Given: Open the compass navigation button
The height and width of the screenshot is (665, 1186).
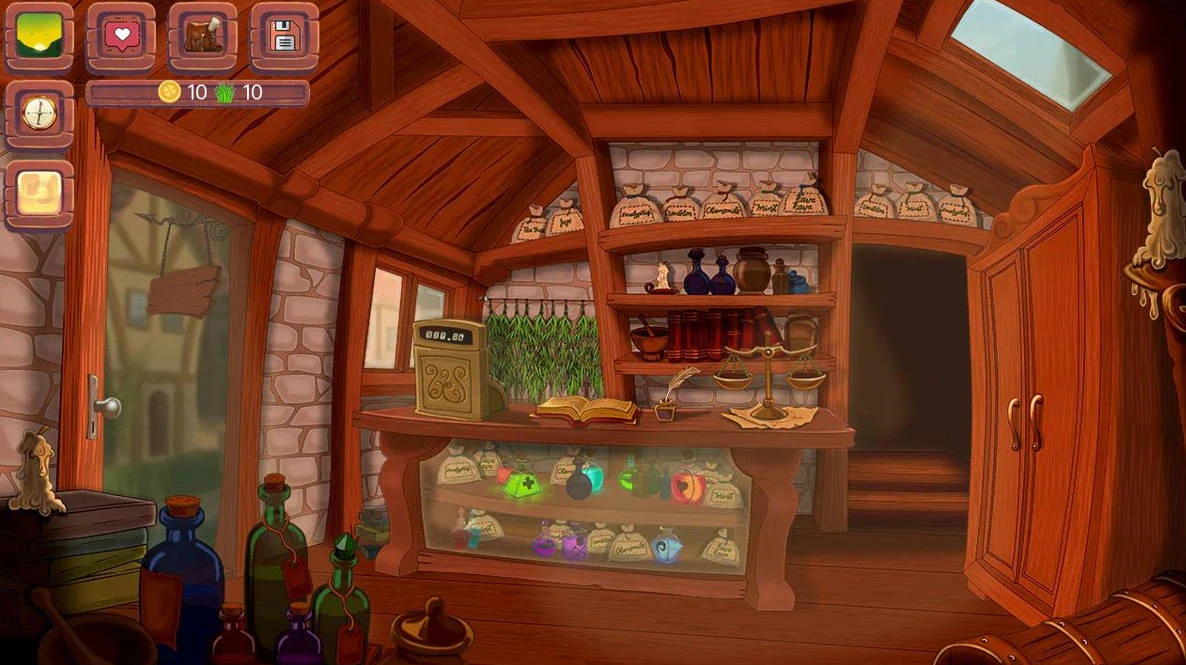Looking at the screenshot, I should [x=39, y=113].
